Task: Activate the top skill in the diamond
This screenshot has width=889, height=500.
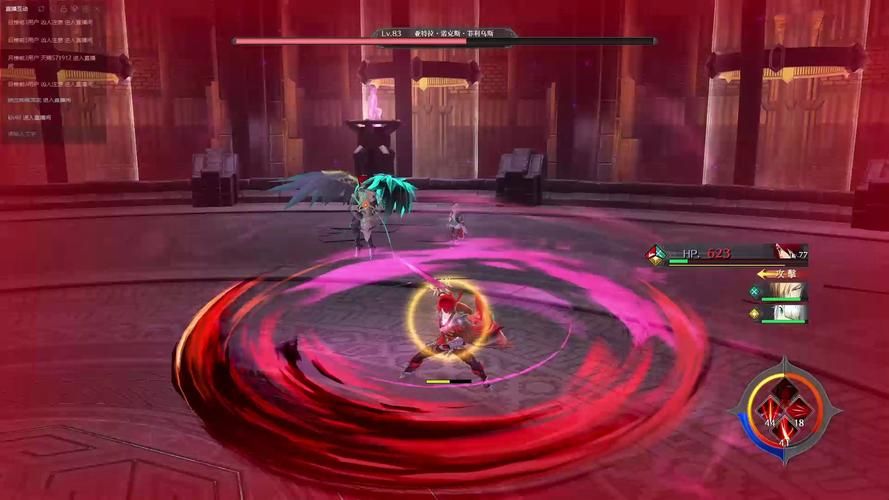Action: point(785,390)
